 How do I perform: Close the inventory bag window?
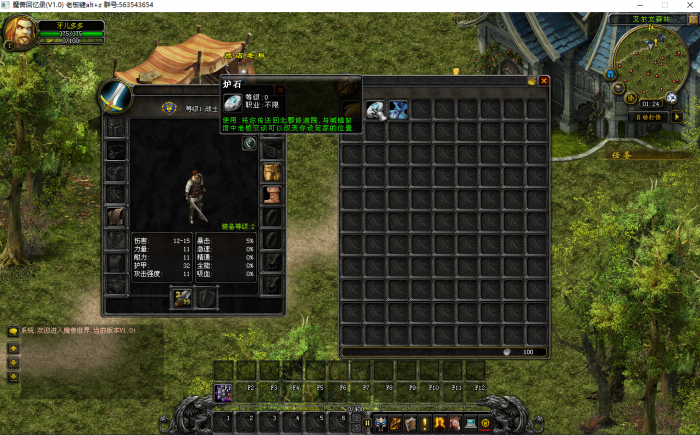pyautogui.click(x=544, y=80)
